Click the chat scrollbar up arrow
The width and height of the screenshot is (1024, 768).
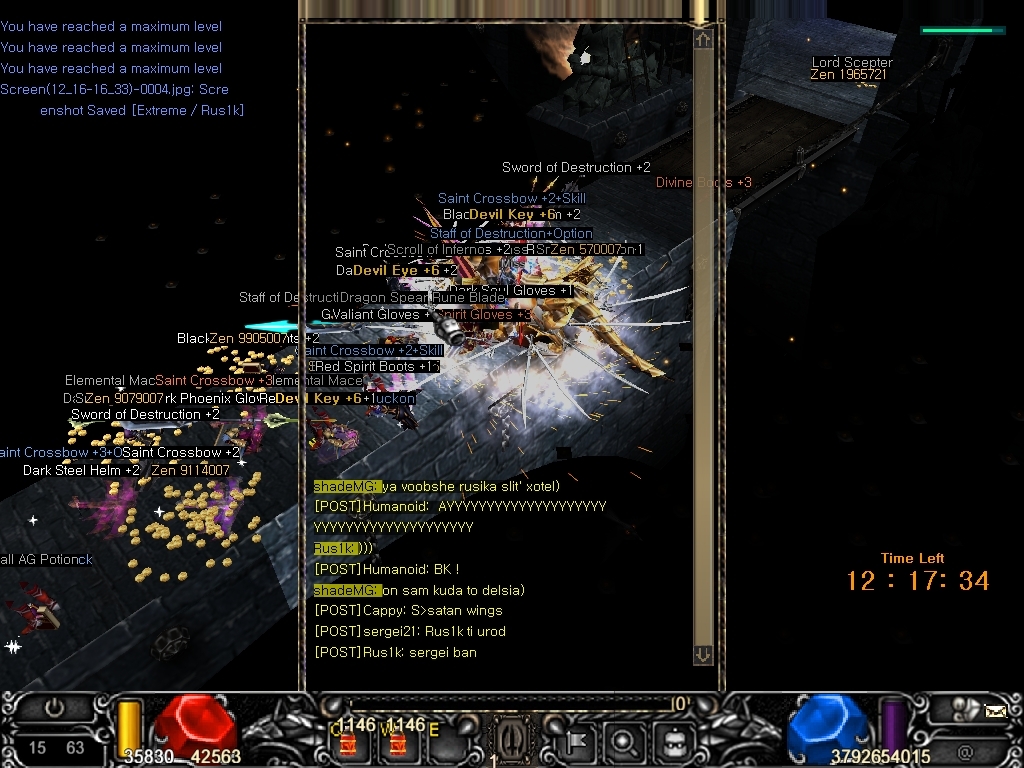pos(703,39)
